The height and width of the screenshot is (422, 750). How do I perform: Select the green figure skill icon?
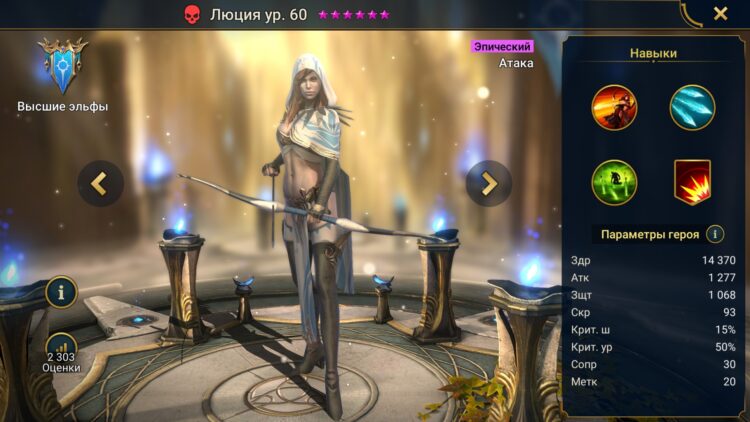point(614,182)
